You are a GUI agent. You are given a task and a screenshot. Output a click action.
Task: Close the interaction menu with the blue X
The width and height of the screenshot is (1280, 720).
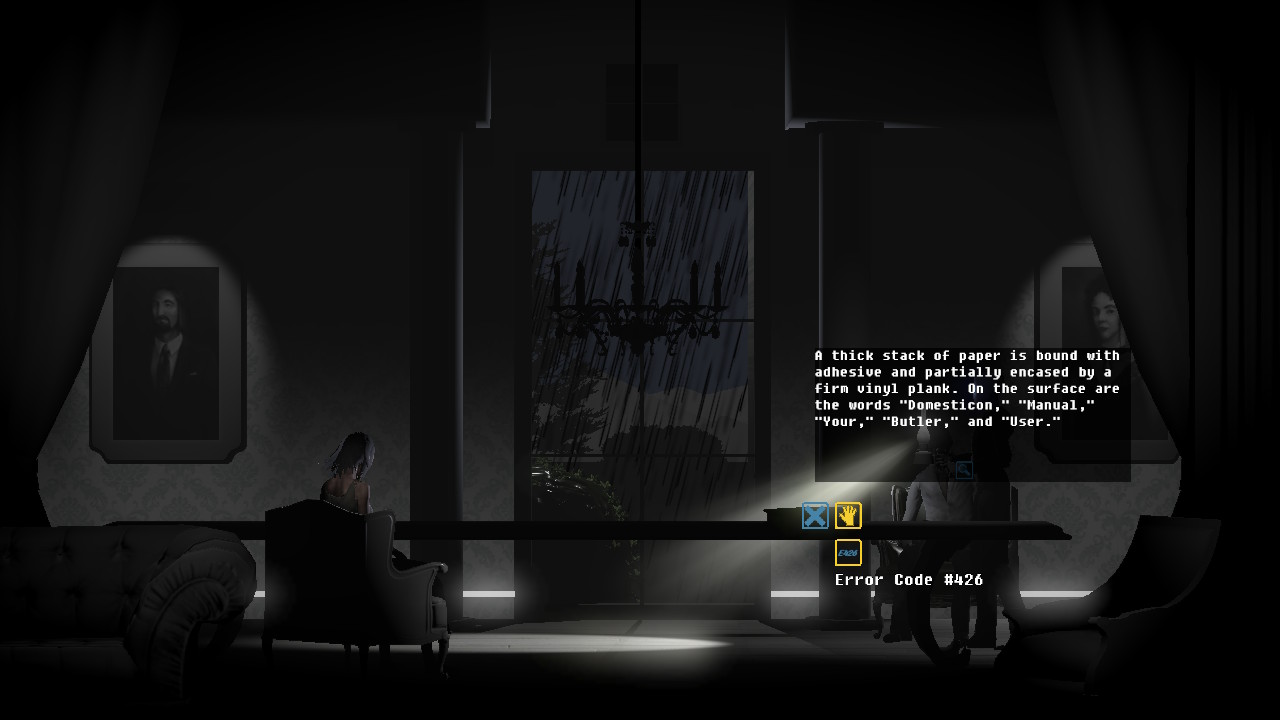815,516
